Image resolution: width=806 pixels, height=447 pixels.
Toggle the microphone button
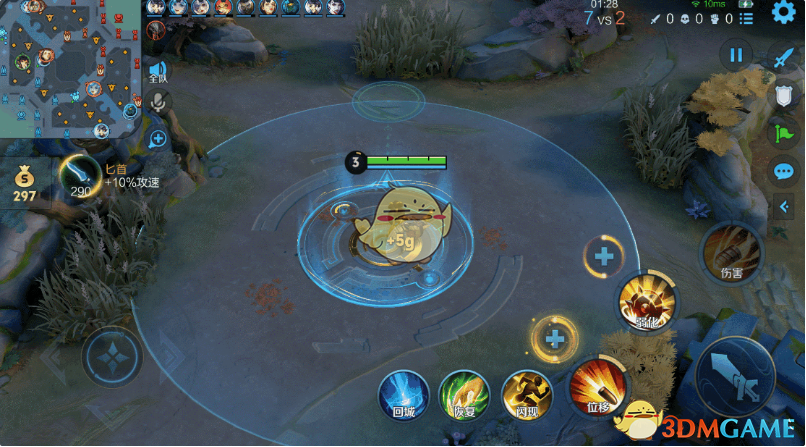158,101
